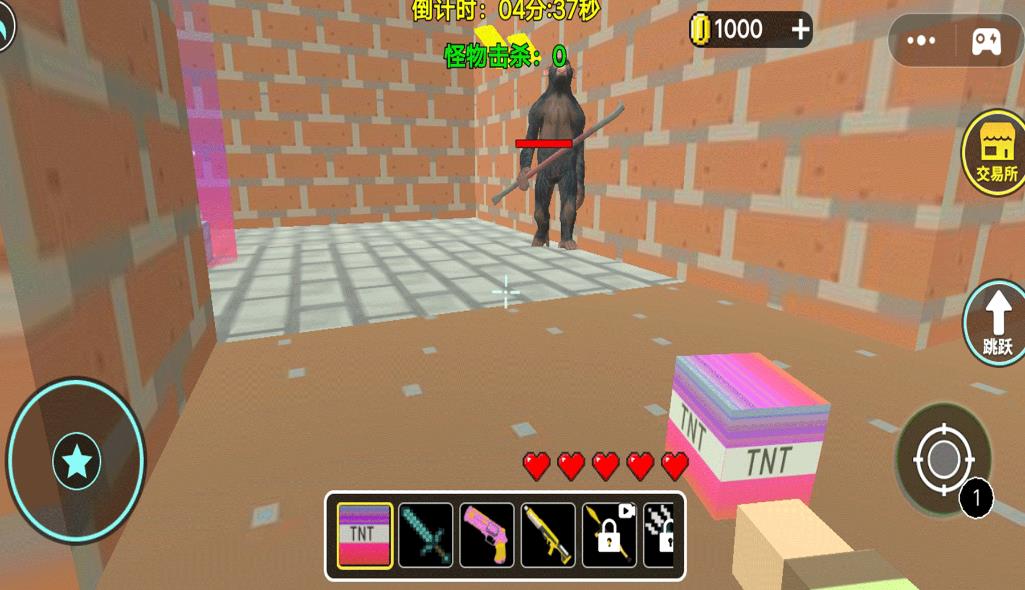Equip the diamond sword from the hotbar
Screen dimensions: 1025x590
click(x=426, y=535)
